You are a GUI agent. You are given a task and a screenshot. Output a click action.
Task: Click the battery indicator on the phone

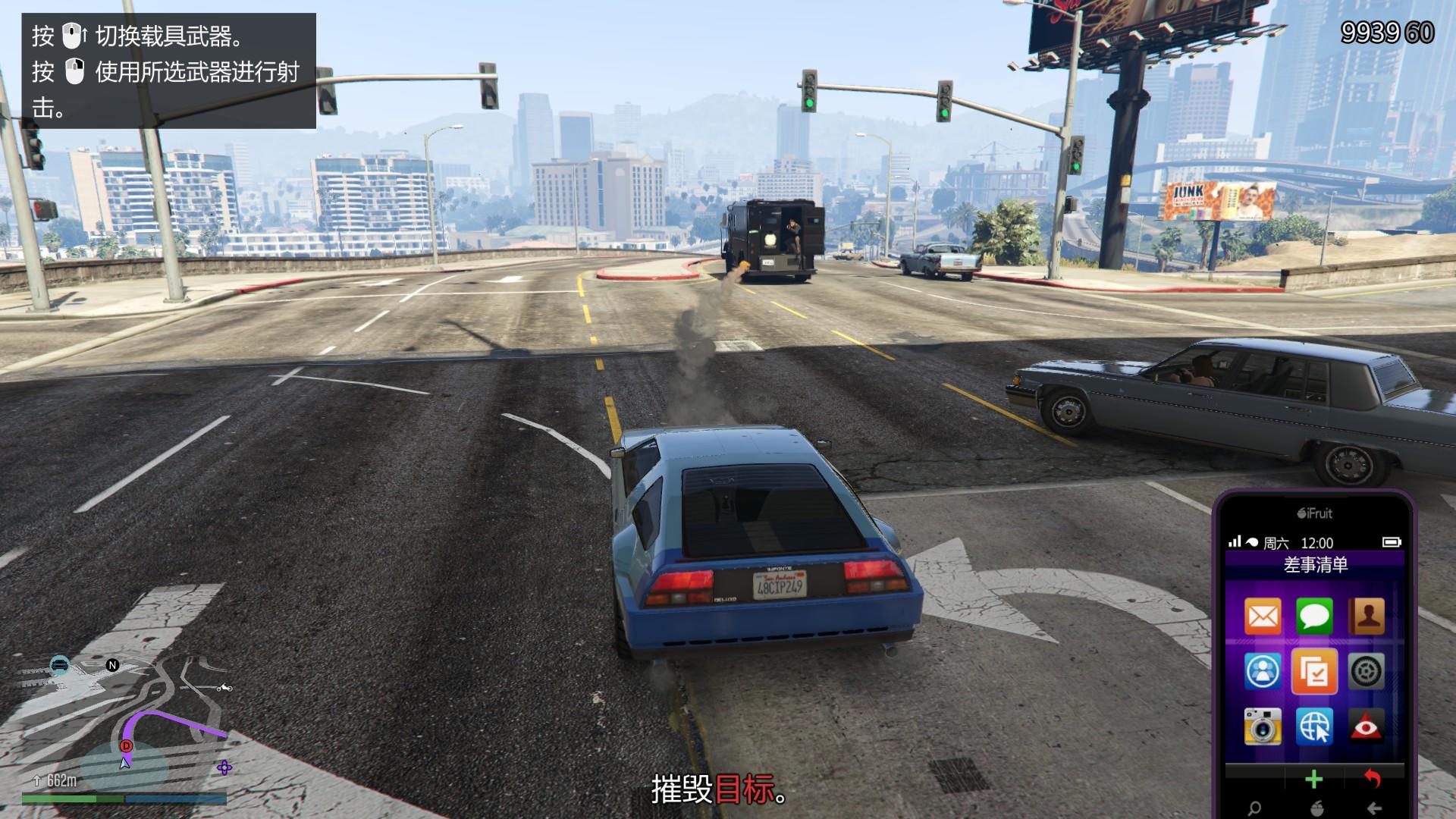coord(1393,543)
